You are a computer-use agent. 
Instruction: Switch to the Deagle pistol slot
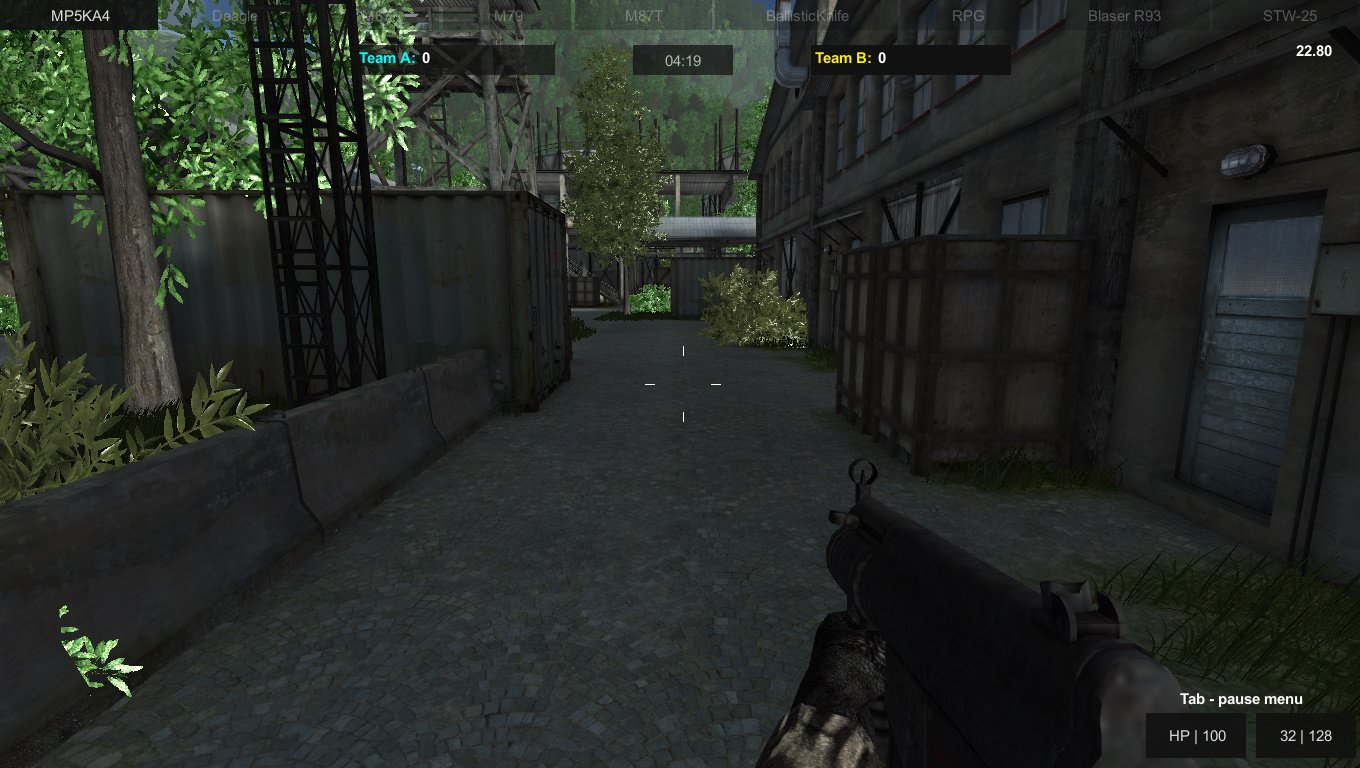237,16
